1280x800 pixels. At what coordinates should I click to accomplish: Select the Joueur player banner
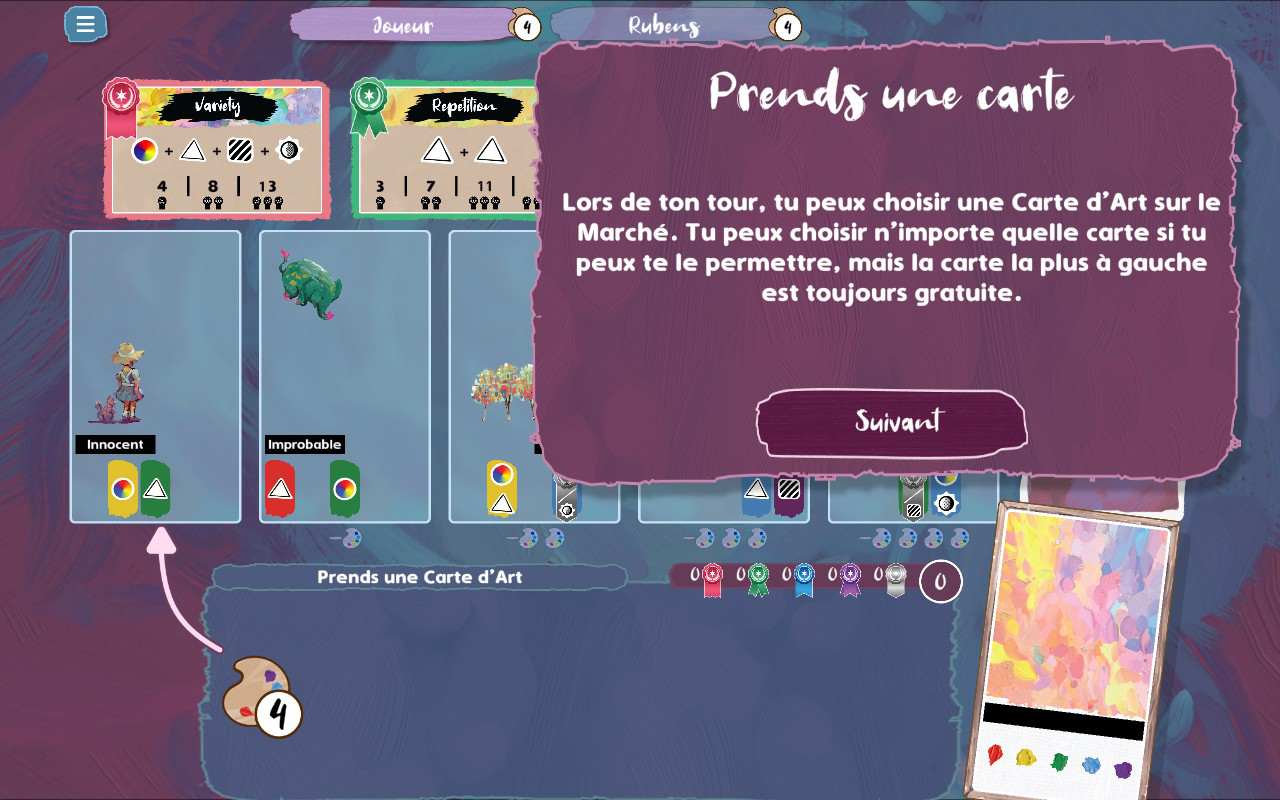[403, 25]
